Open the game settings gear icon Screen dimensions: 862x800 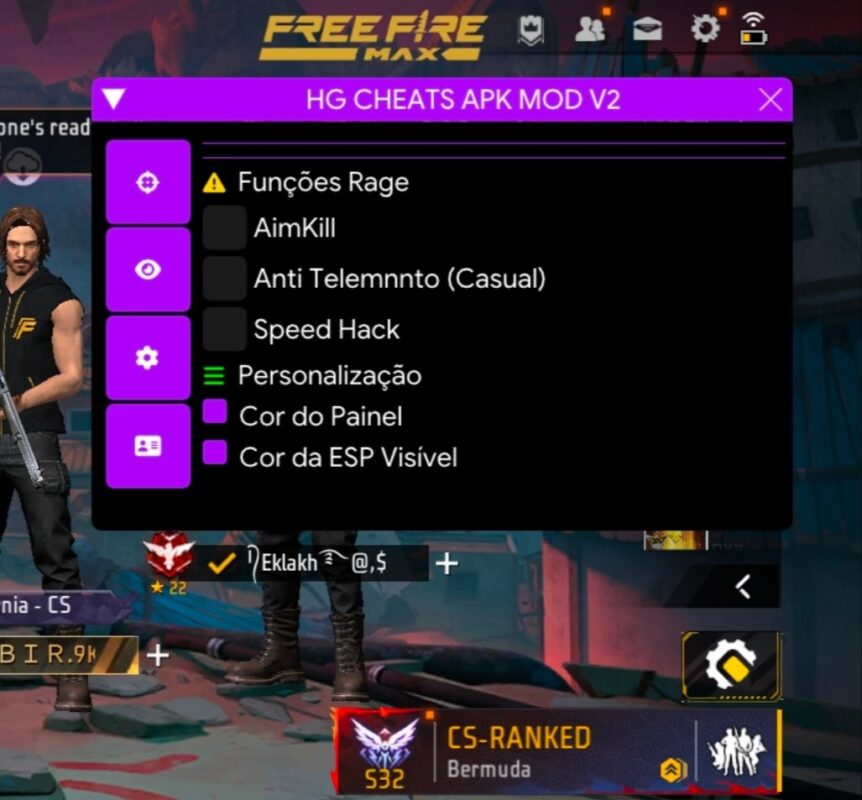tap(705, 29)
